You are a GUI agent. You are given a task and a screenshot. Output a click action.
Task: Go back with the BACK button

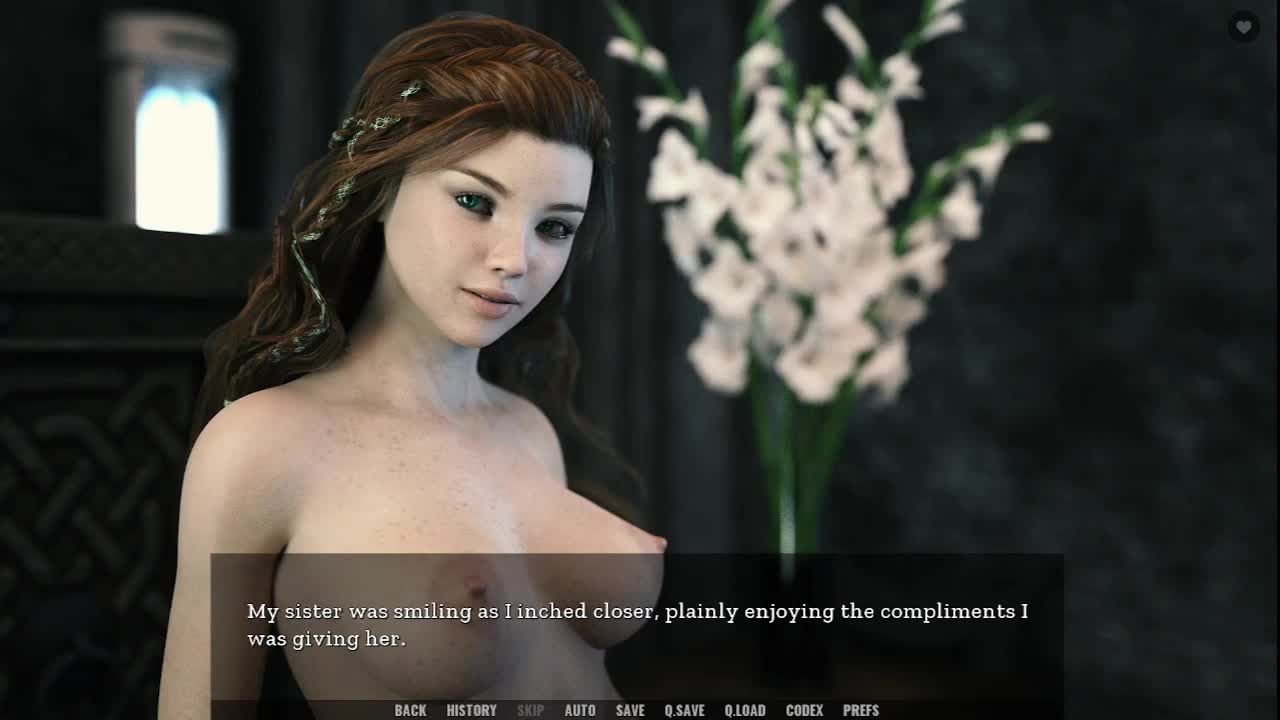click(x=410, y=710)
